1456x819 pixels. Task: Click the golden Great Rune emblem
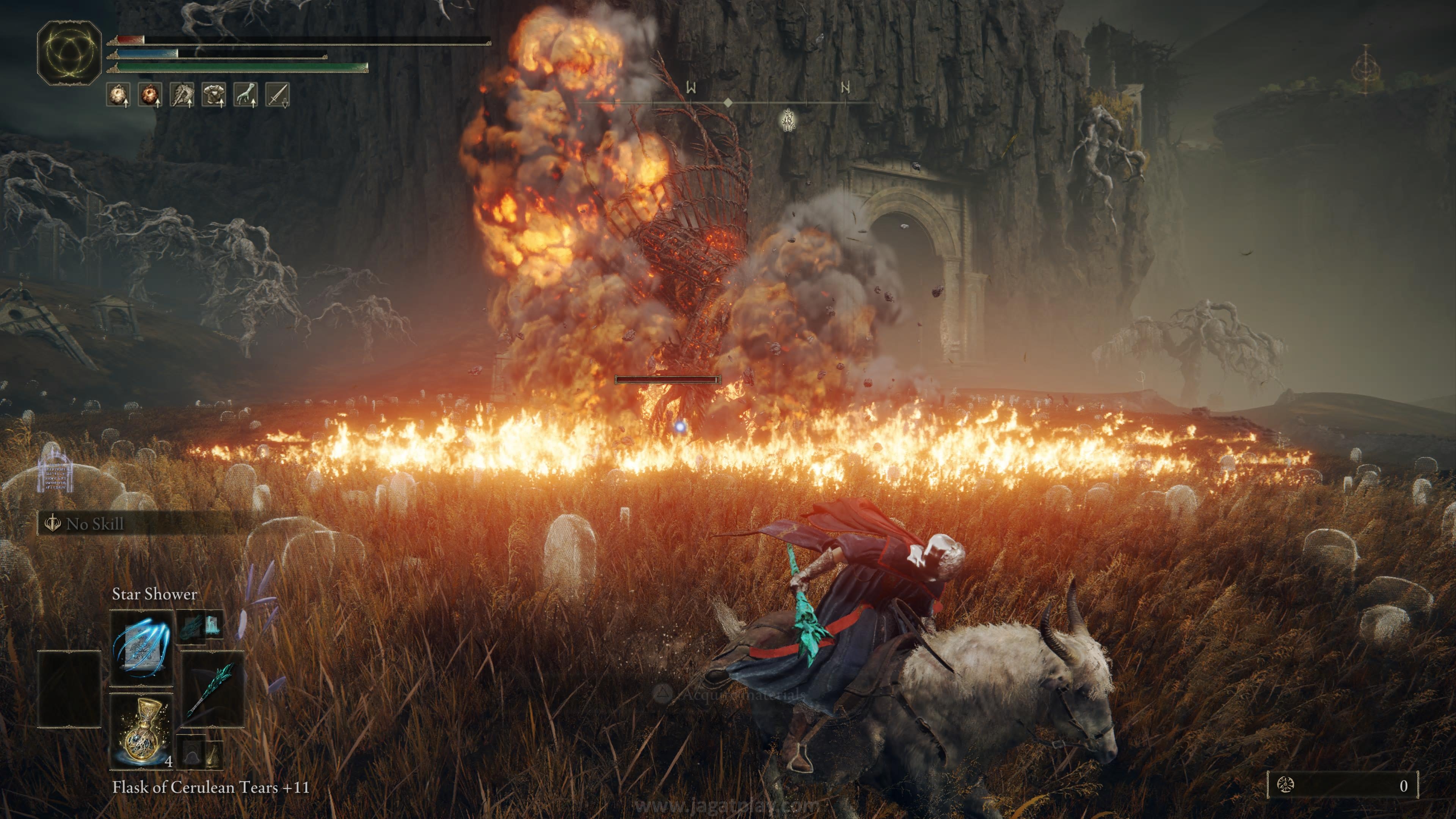click(x=69, y=53)
